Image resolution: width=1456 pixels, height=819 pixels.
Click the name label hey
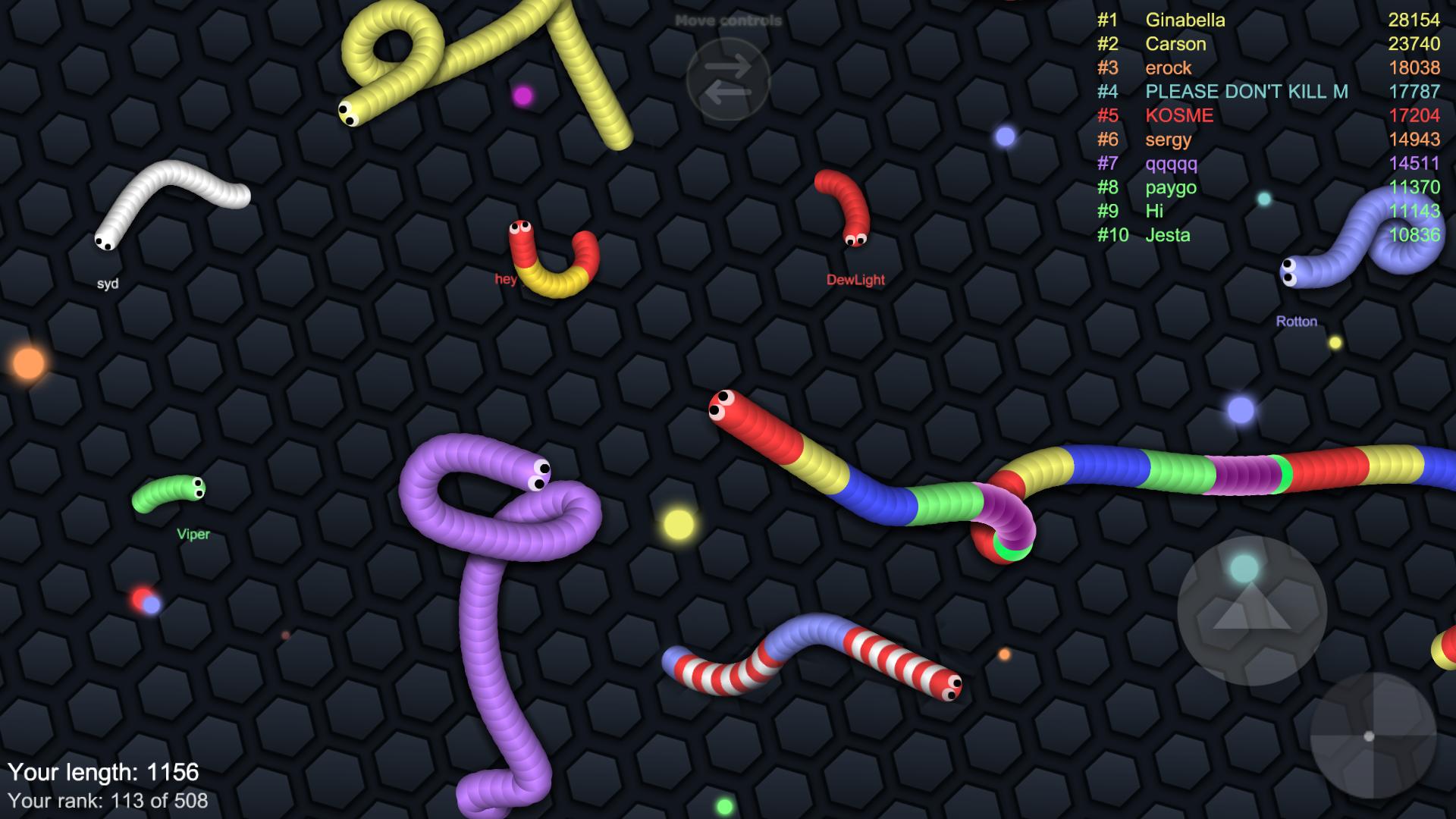tap(506, 280)
